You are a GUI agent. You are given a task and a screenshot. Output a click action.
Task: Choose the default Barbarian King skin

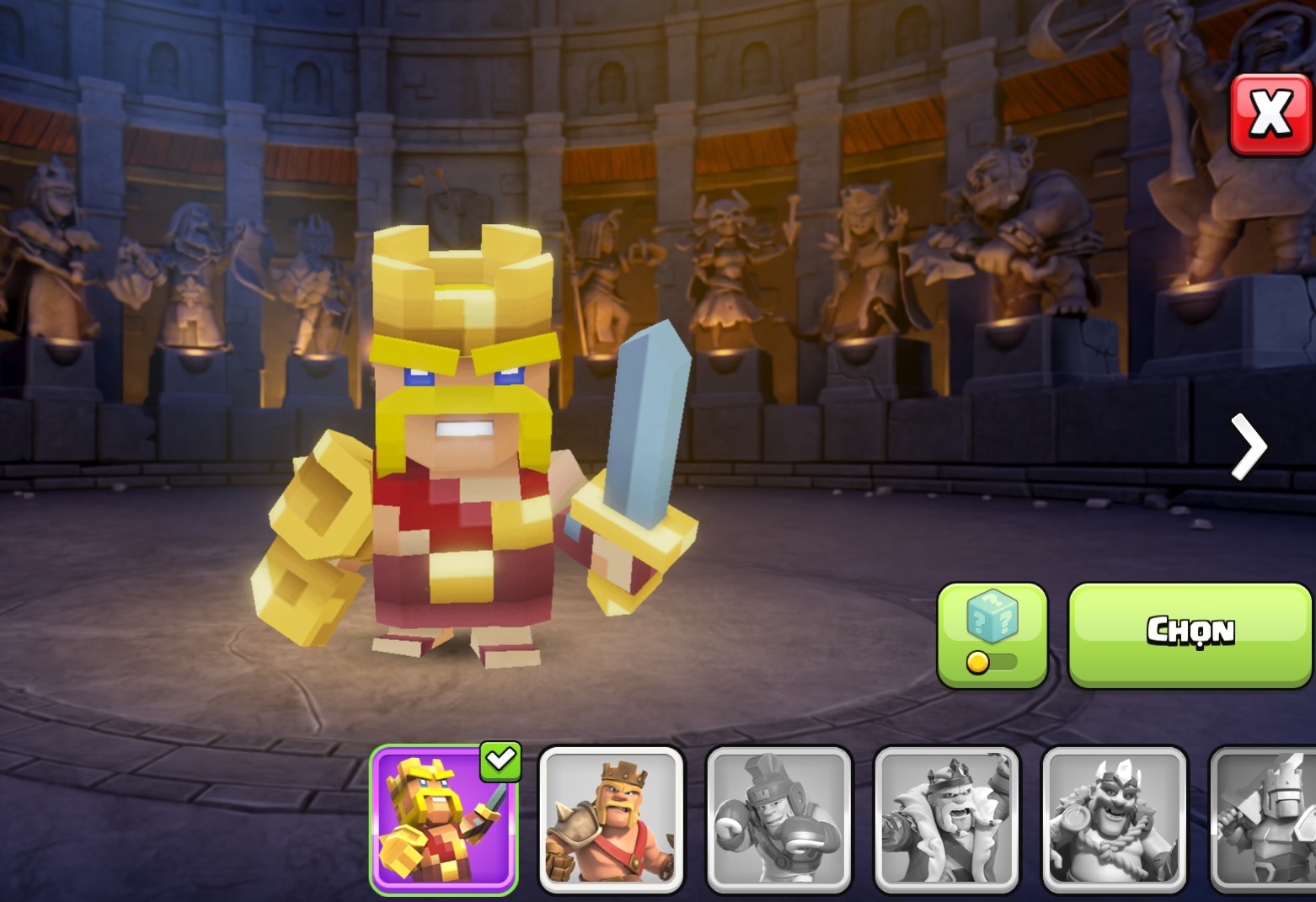pos(611,820)
